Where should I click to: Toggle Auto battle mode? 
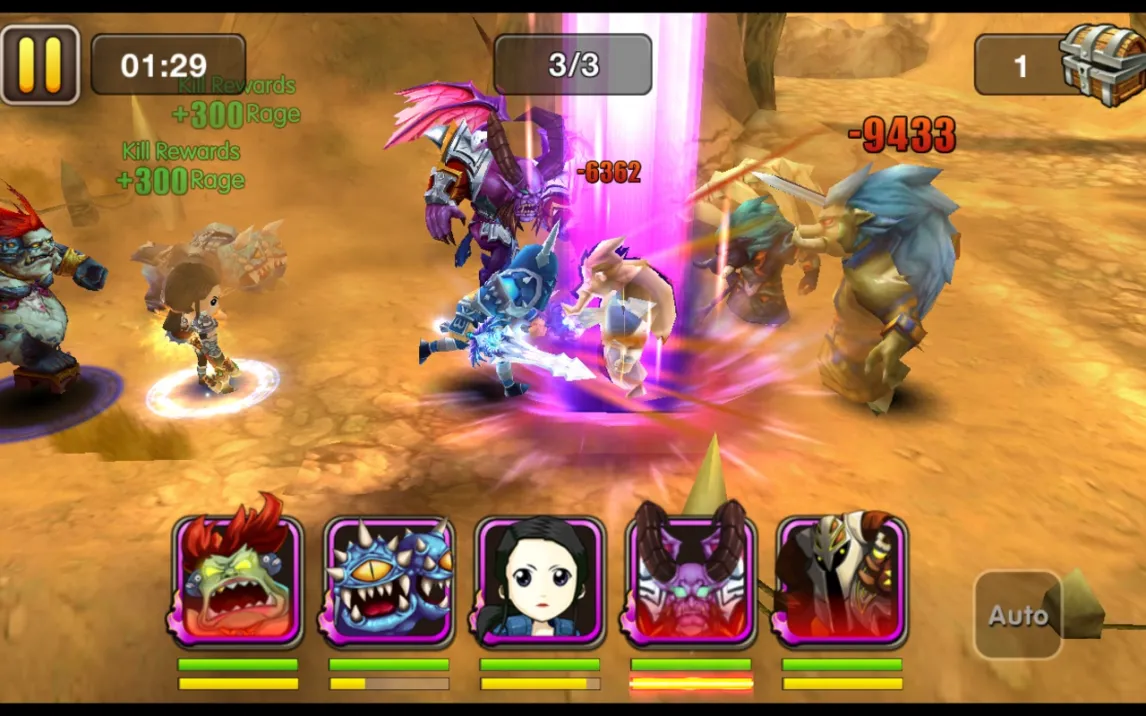1017,615
